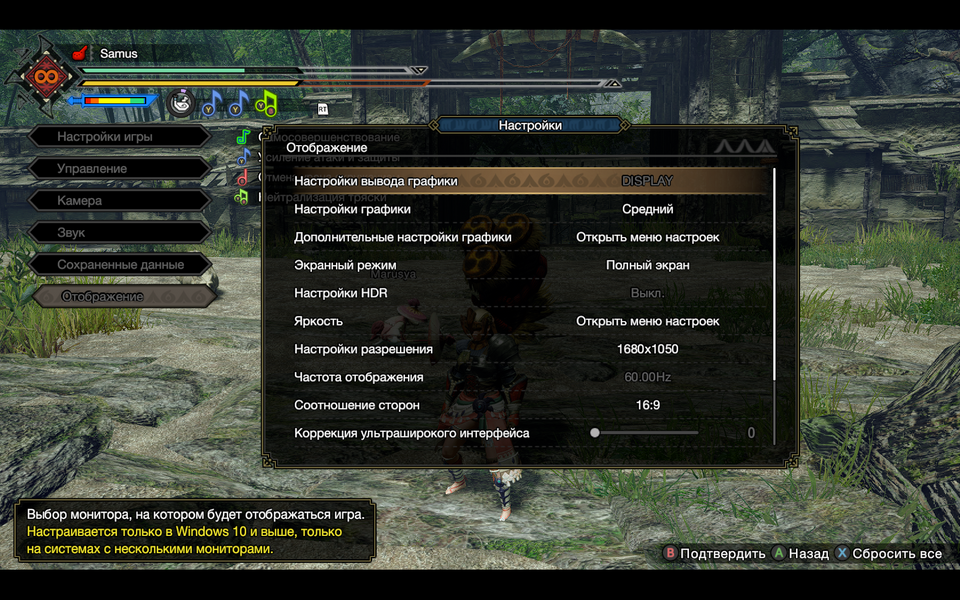Screen dimensions: 960x600
Task: Choose the Сохраненные данные category
Action: (x=118, y=265)
